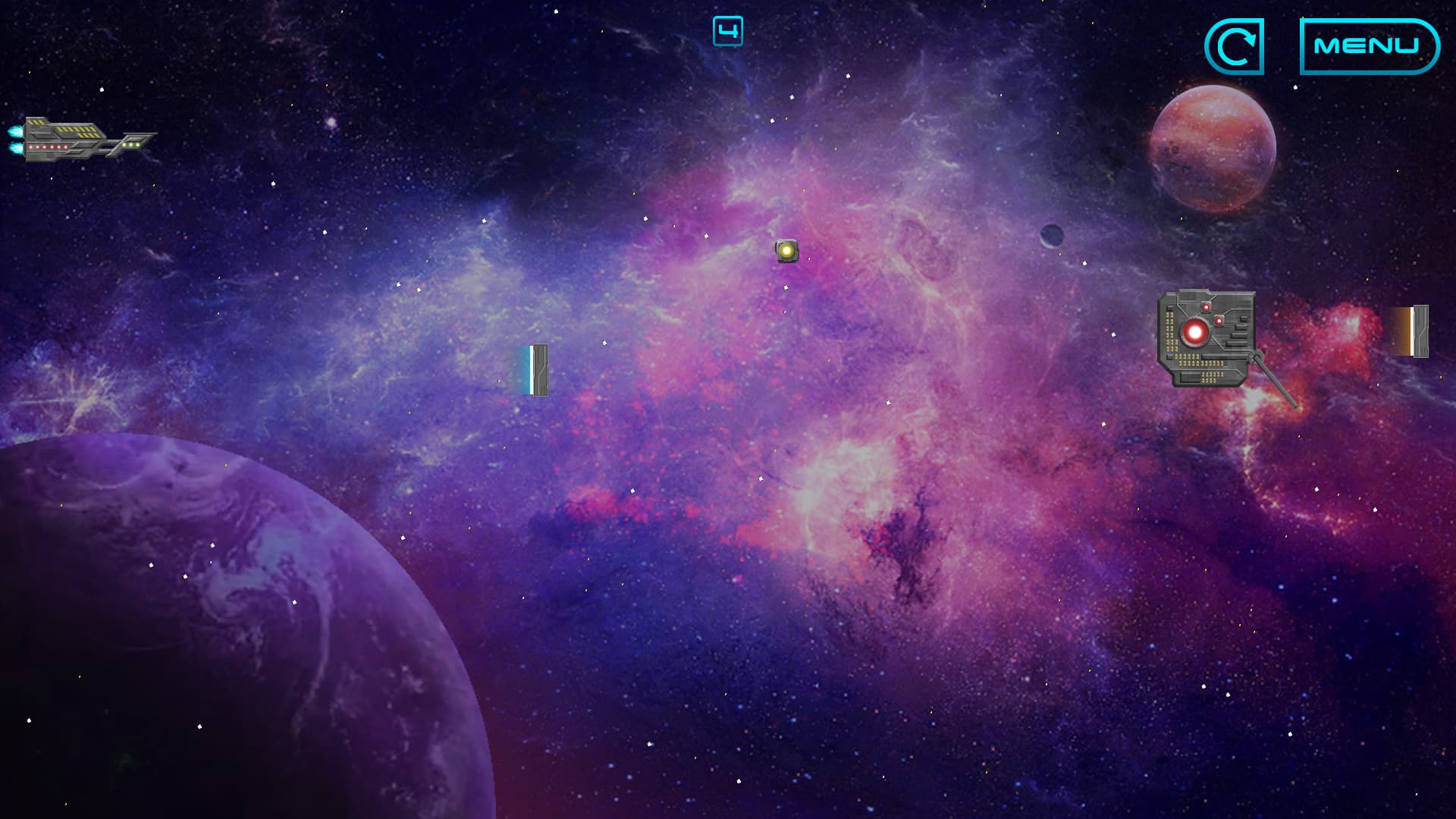Click the restart level circular arrow icon
Viewport: 1456px width, 819px height.
1235,48
